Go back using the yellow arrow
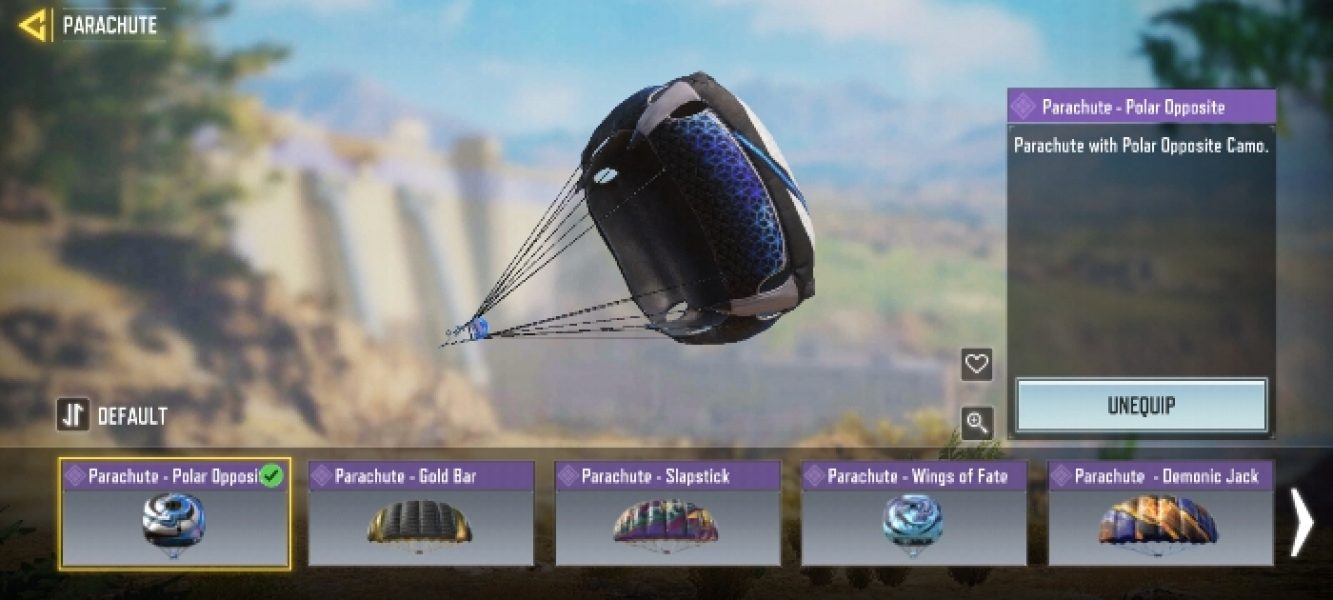This screenshot has height=600, width=1333. pyautogui.click(x=33, y=25)
